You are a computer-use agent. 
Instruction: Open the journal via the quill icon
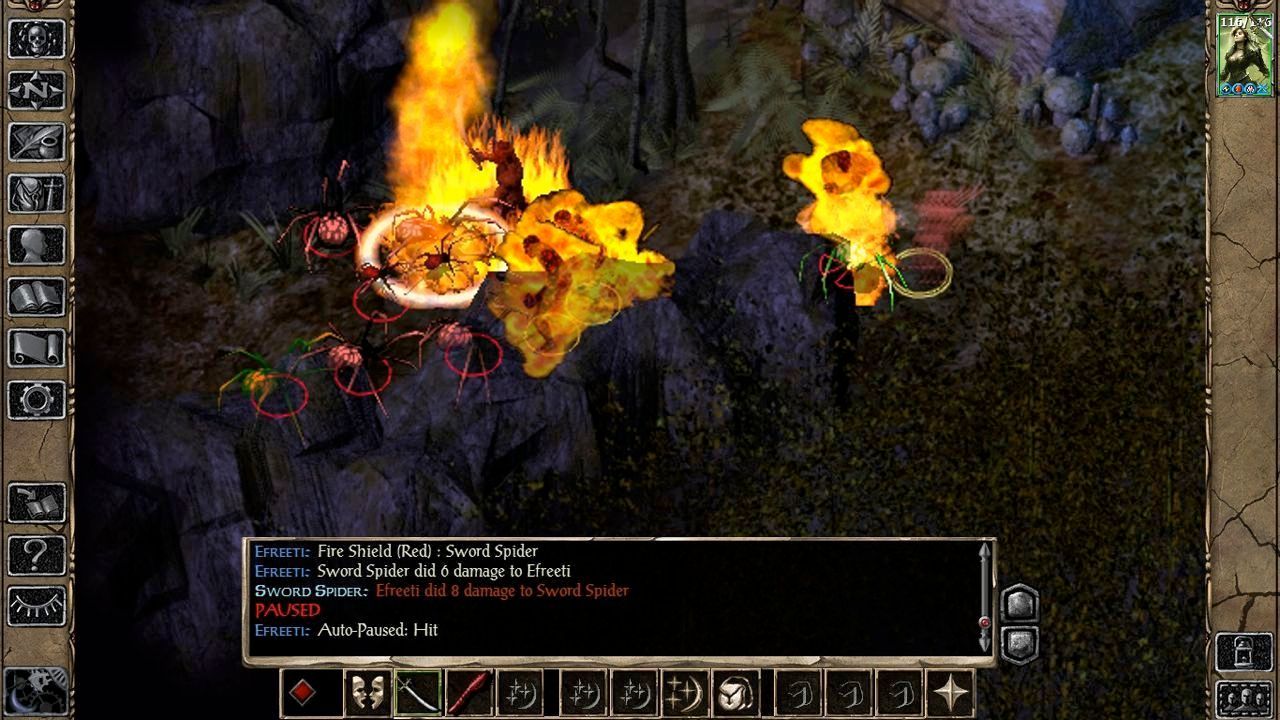point(37,142)
